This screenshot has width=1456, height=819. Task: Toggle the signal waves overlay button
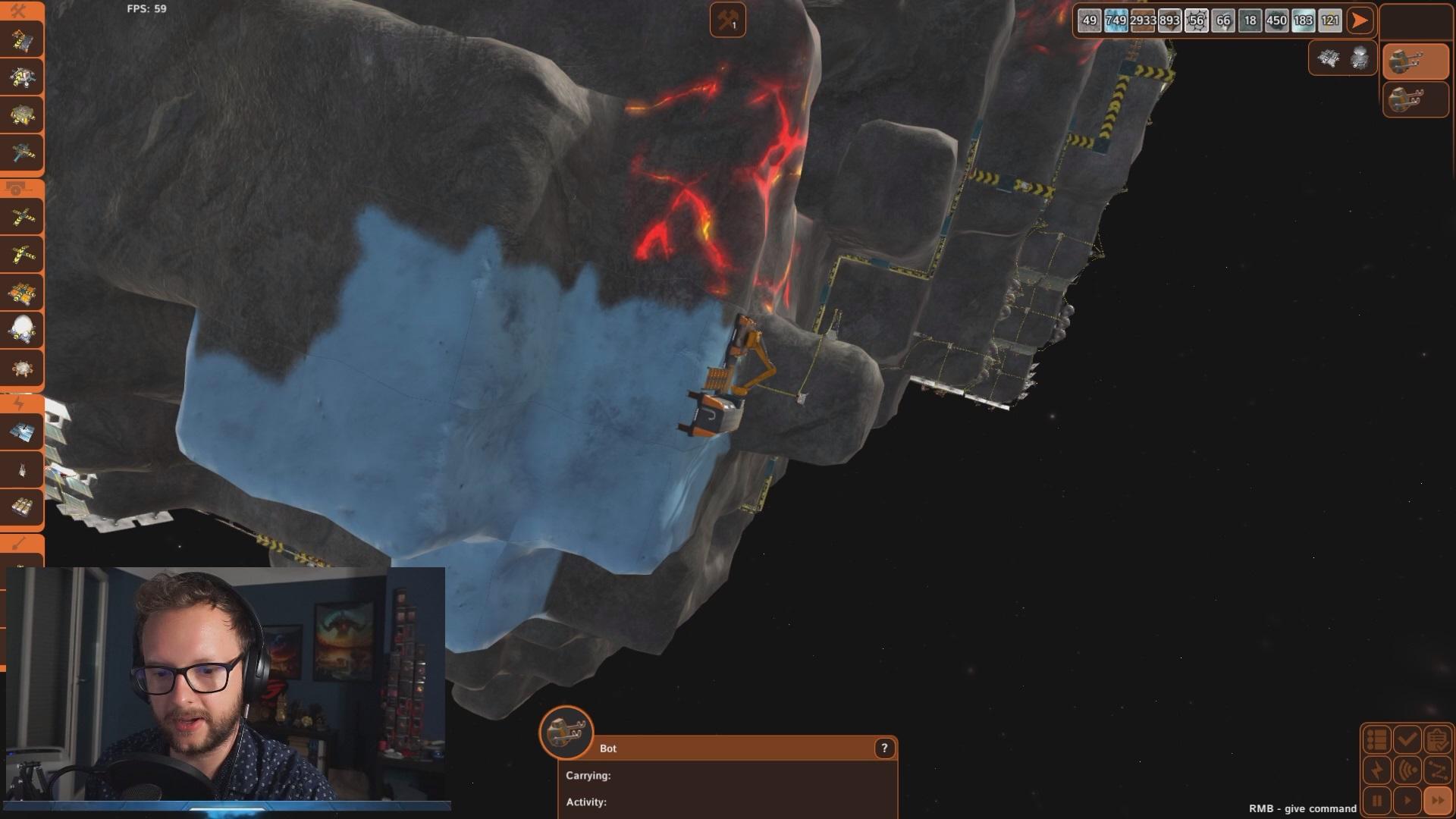point(1407,770)
